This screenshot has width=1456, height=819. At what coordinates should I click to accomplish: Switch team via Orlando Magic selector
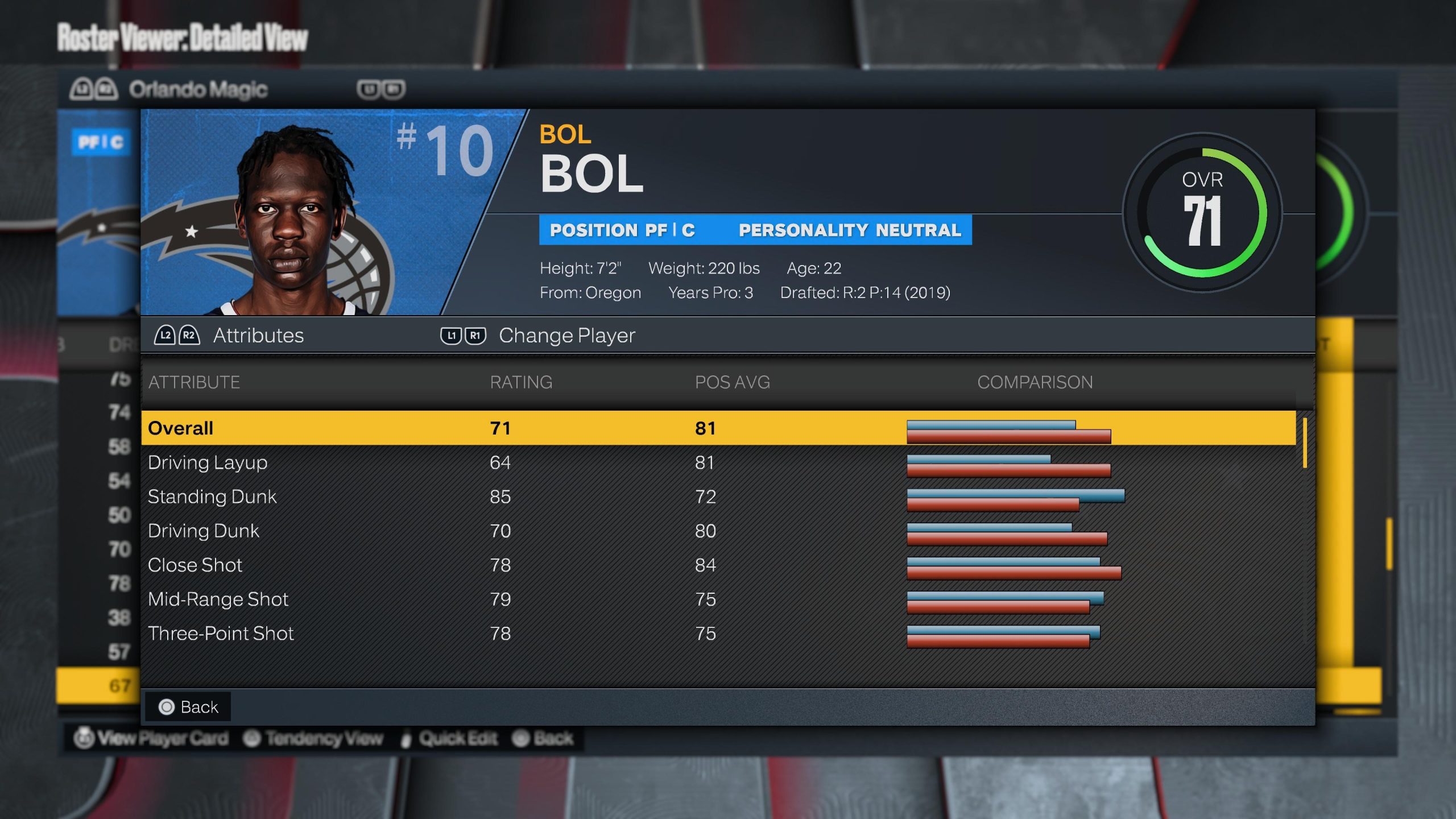197,89
